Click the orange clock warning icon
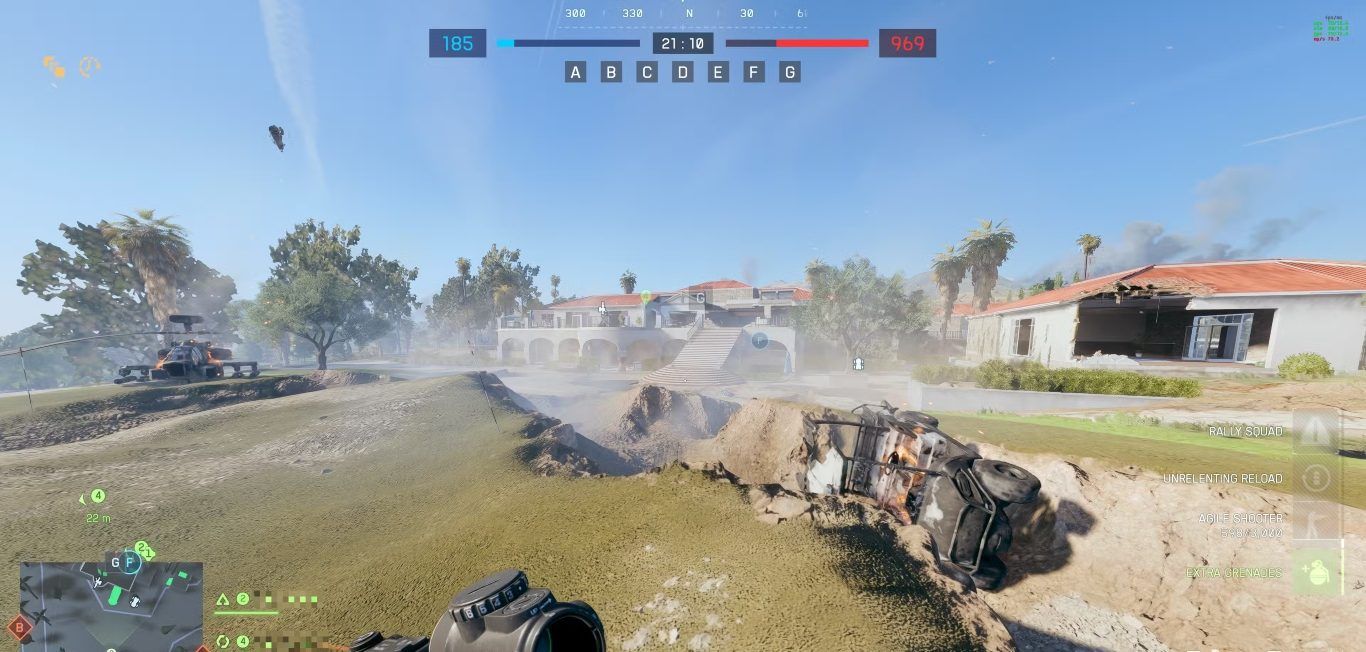Screen dimensions: 1366x652 (90, 67)
